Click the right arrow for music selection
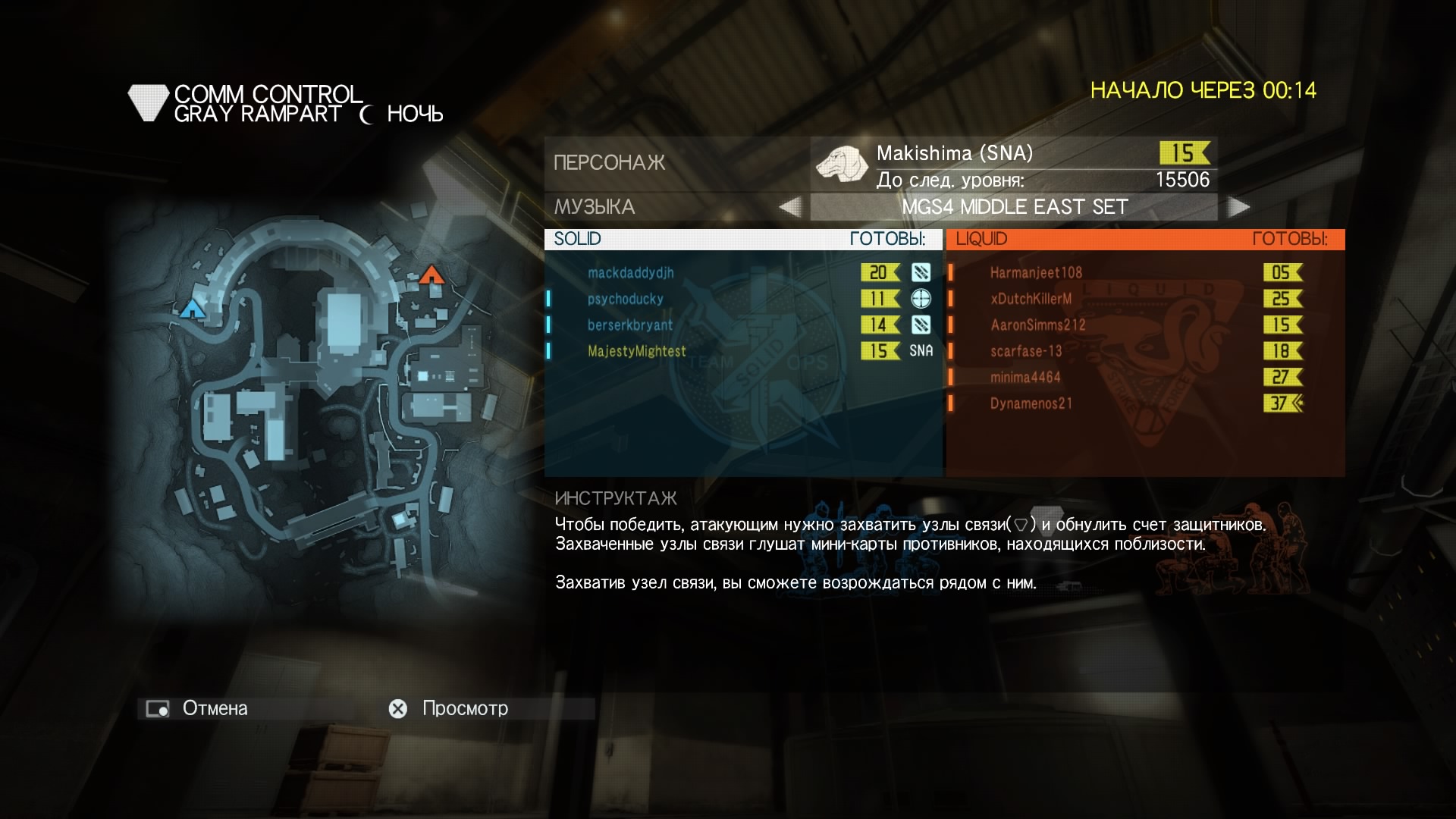Image resolution: width=1456 pixels, height=819 pixels. 1238,207
